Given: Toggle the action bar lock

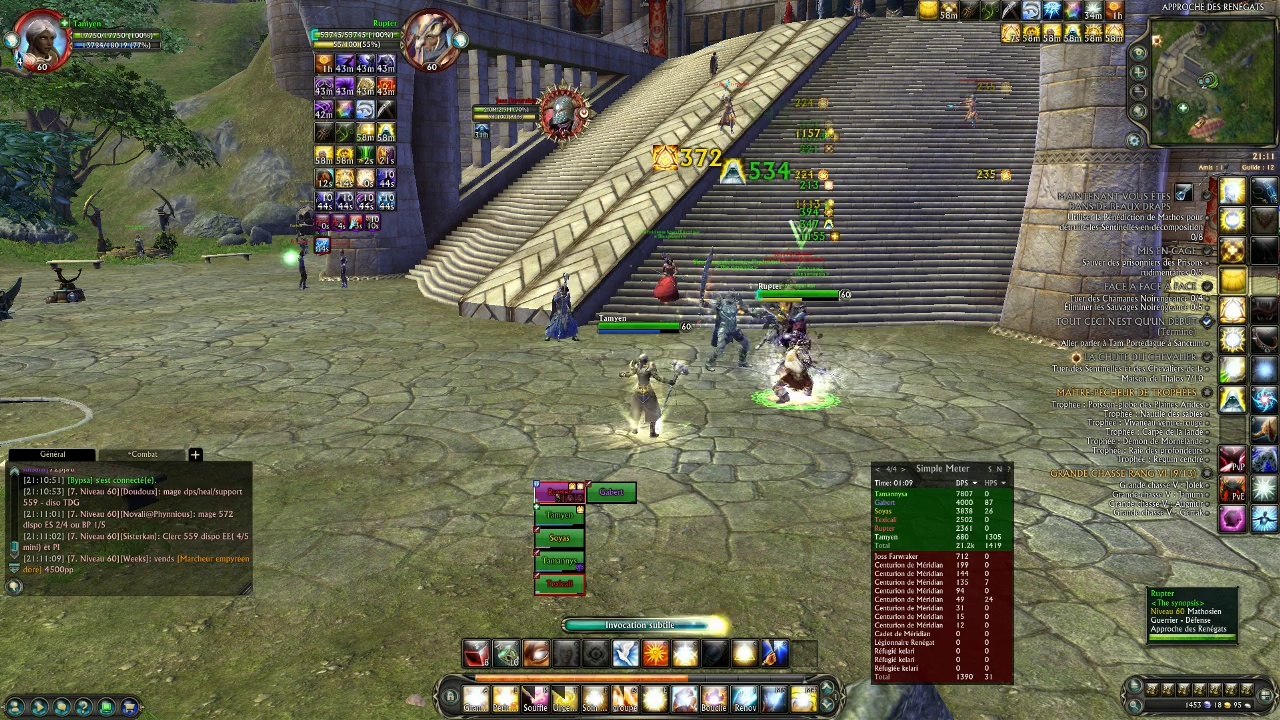Looking at the screenshot, I should coord(450,697).
